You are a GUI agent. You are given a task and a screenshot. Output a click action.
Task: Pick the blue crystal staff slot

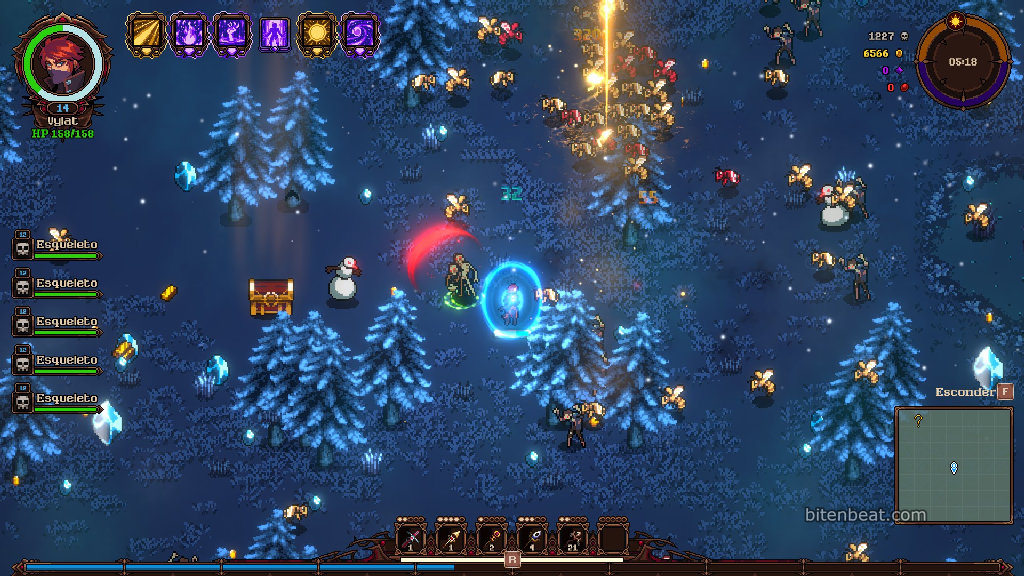tap(532, 539)
